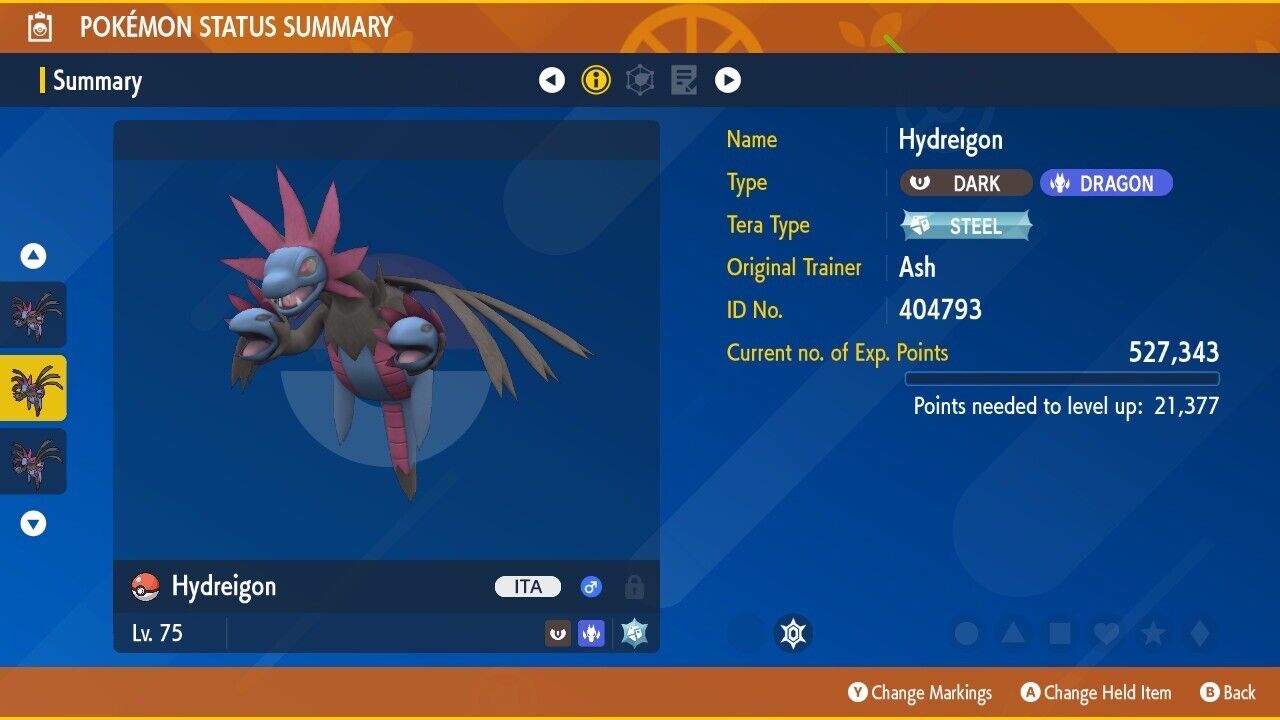Choose Change Held Item option
This screenshot has width=1280, height=720.
(x=1095, y=693)
